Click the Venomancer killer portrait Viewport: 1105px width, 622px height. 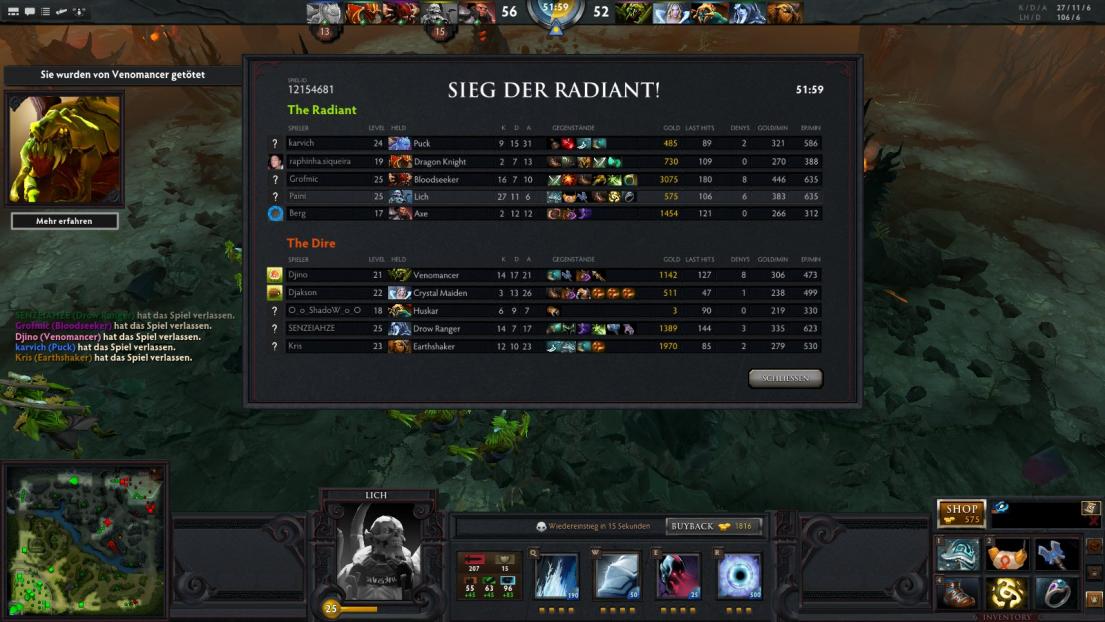[x=65, y=149]
